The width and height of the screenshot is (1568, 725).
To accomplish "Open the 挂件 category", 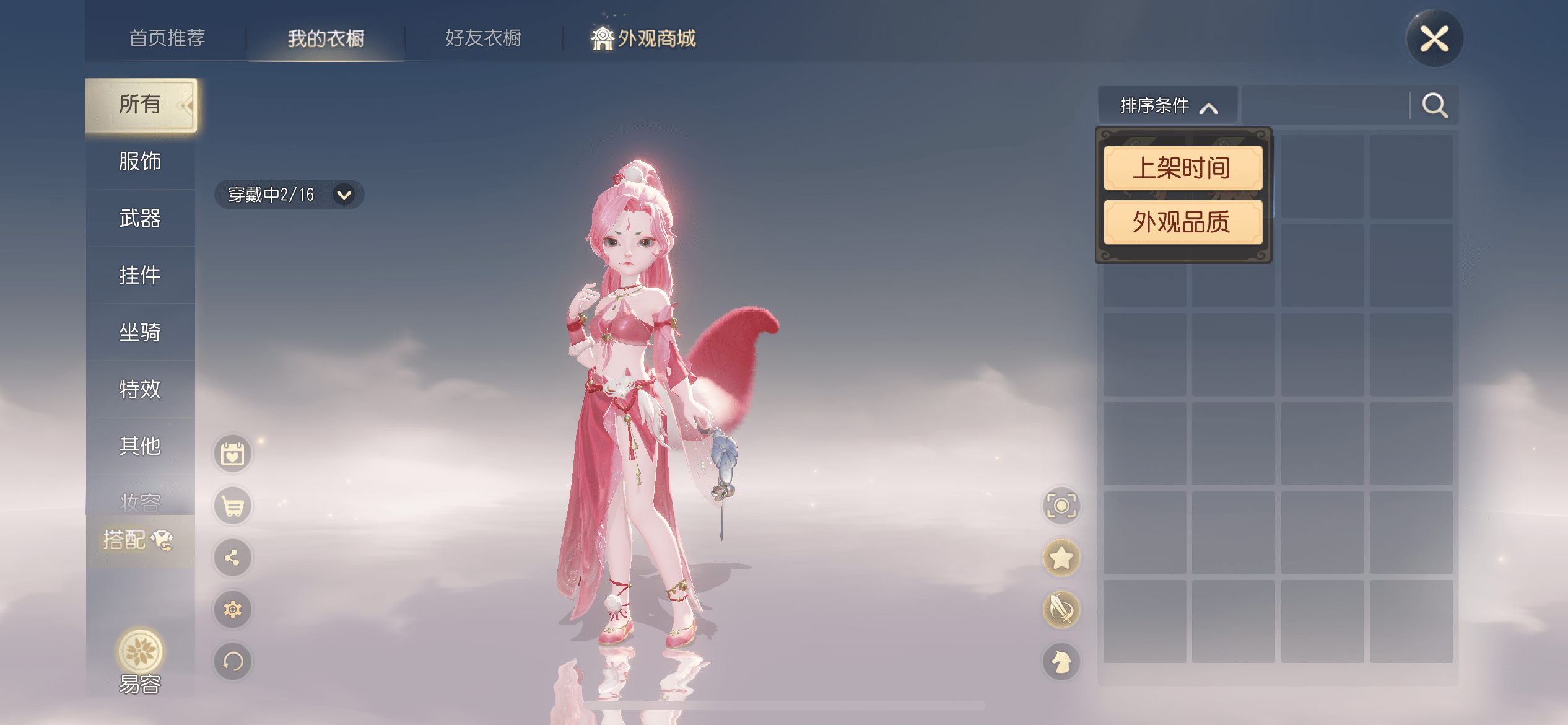I will [140, 275].
